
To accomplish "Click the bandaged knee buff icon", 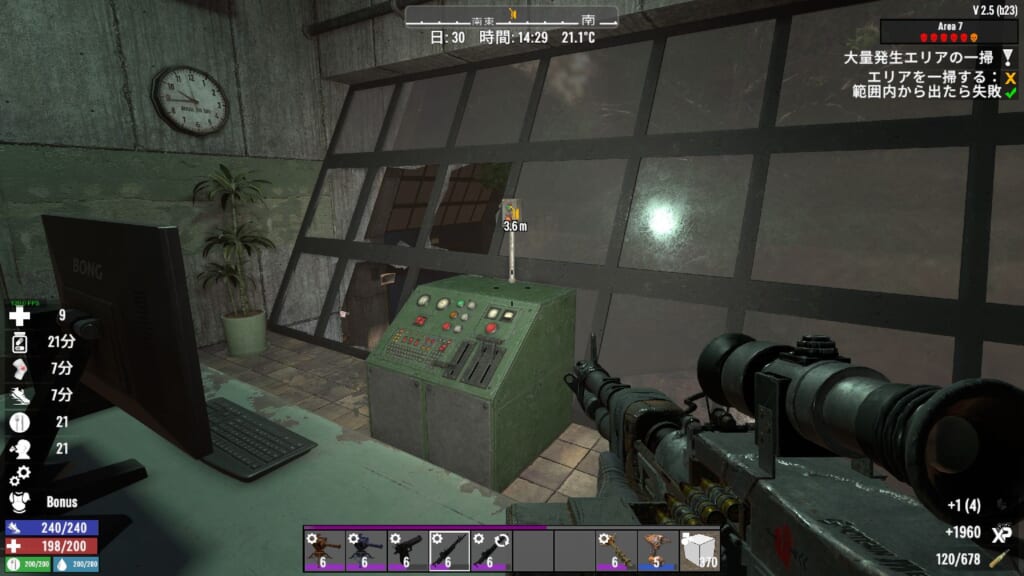I will [19, 369].
